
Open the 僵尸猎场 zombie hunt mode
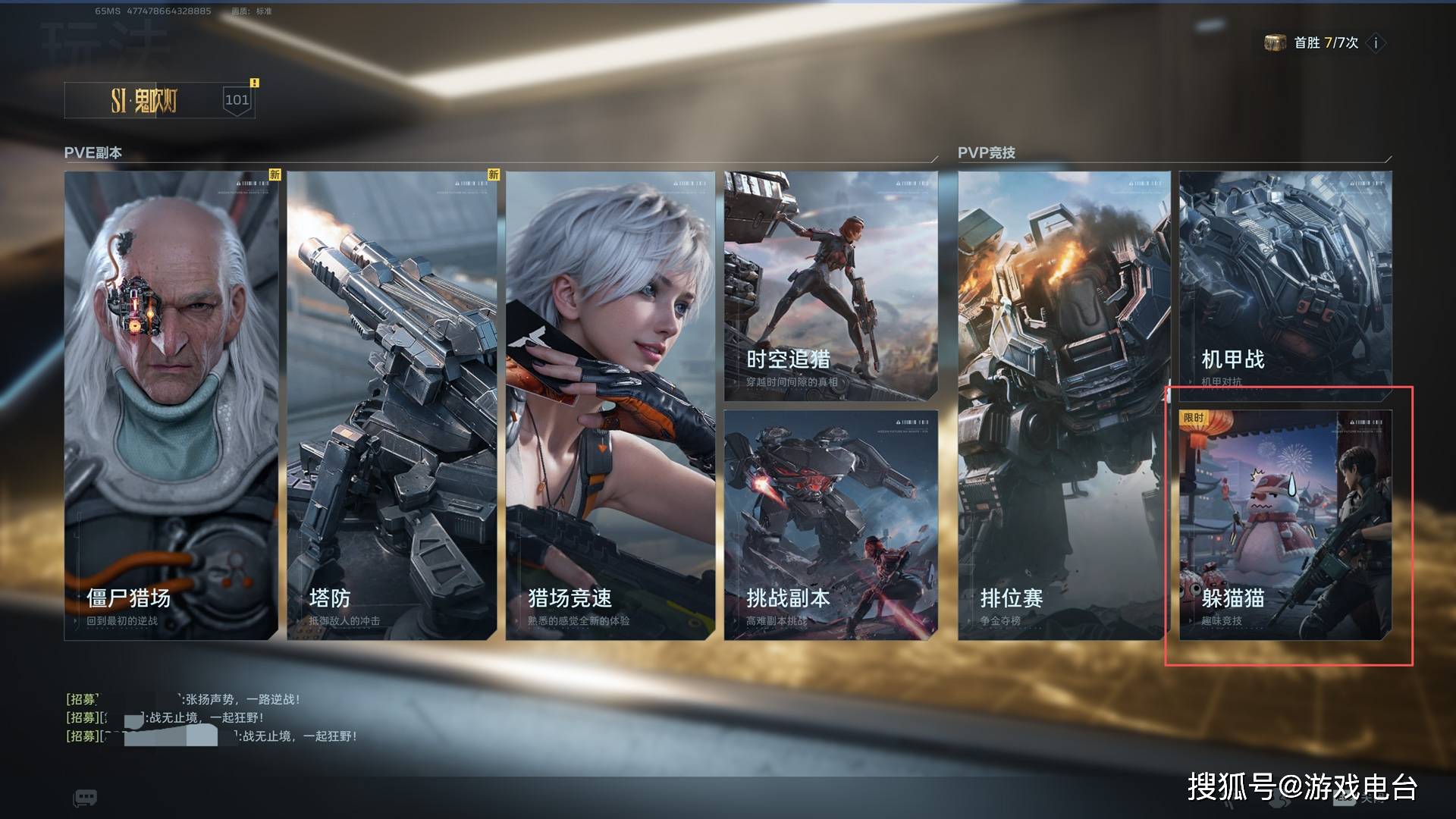171,406
